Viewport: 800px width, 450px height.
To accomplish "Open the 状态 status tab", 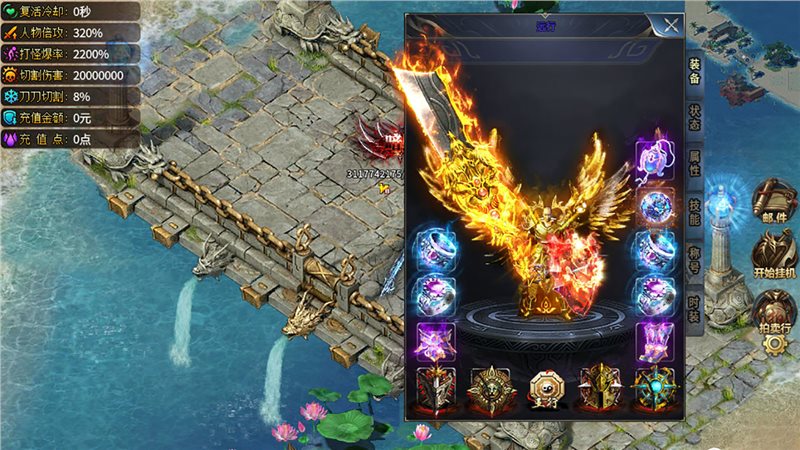I will (x=693, y=116).
